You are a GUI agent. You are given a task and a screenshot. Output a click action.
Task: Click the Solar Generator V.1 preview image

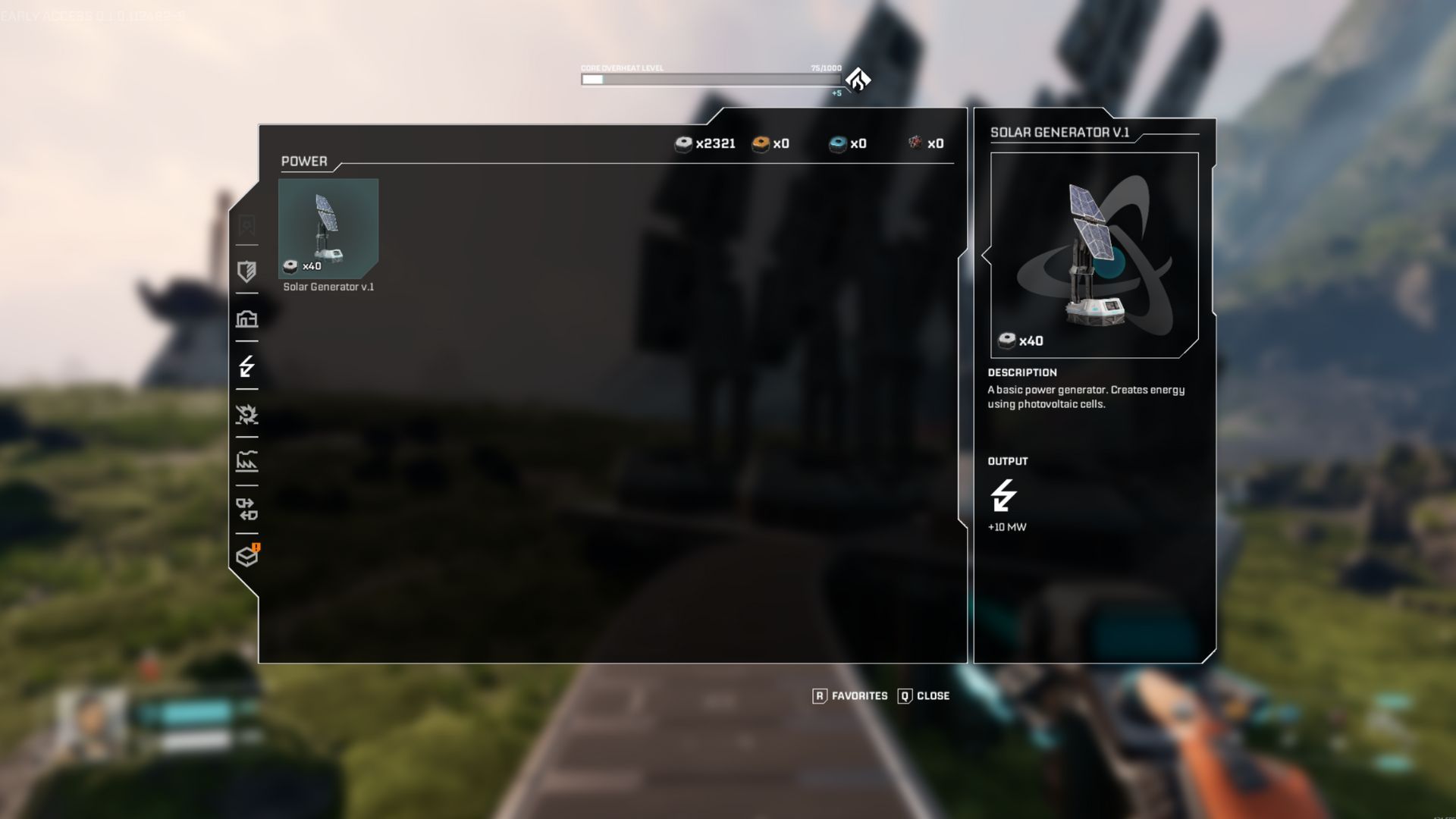[x=1094, y=255]
